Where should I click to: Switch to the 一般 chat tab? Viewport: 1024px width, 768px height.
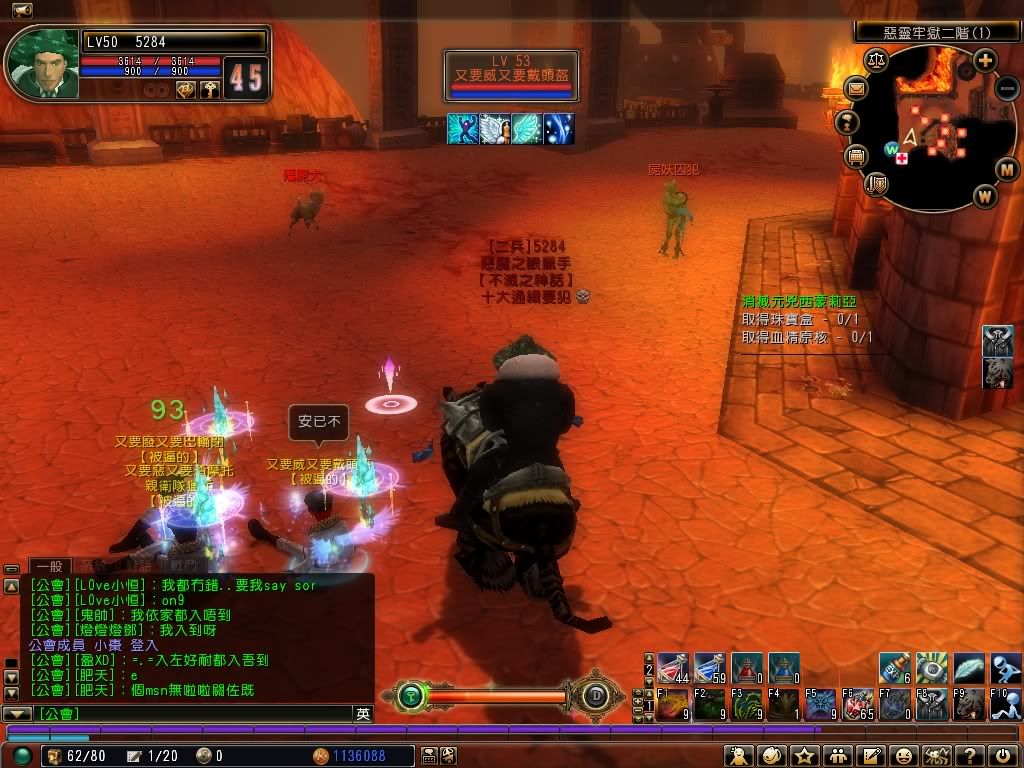pos(48,566)
